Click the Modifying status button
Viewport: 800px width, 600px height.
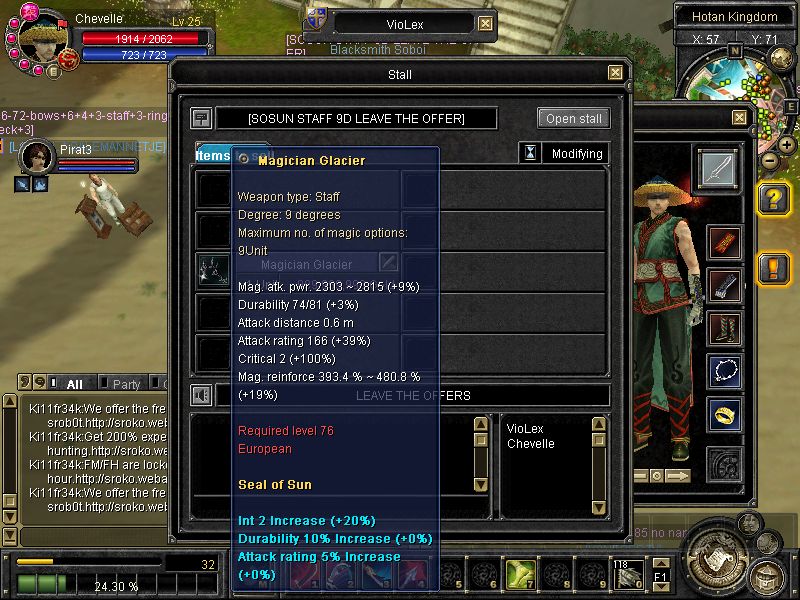coord(575,154)
